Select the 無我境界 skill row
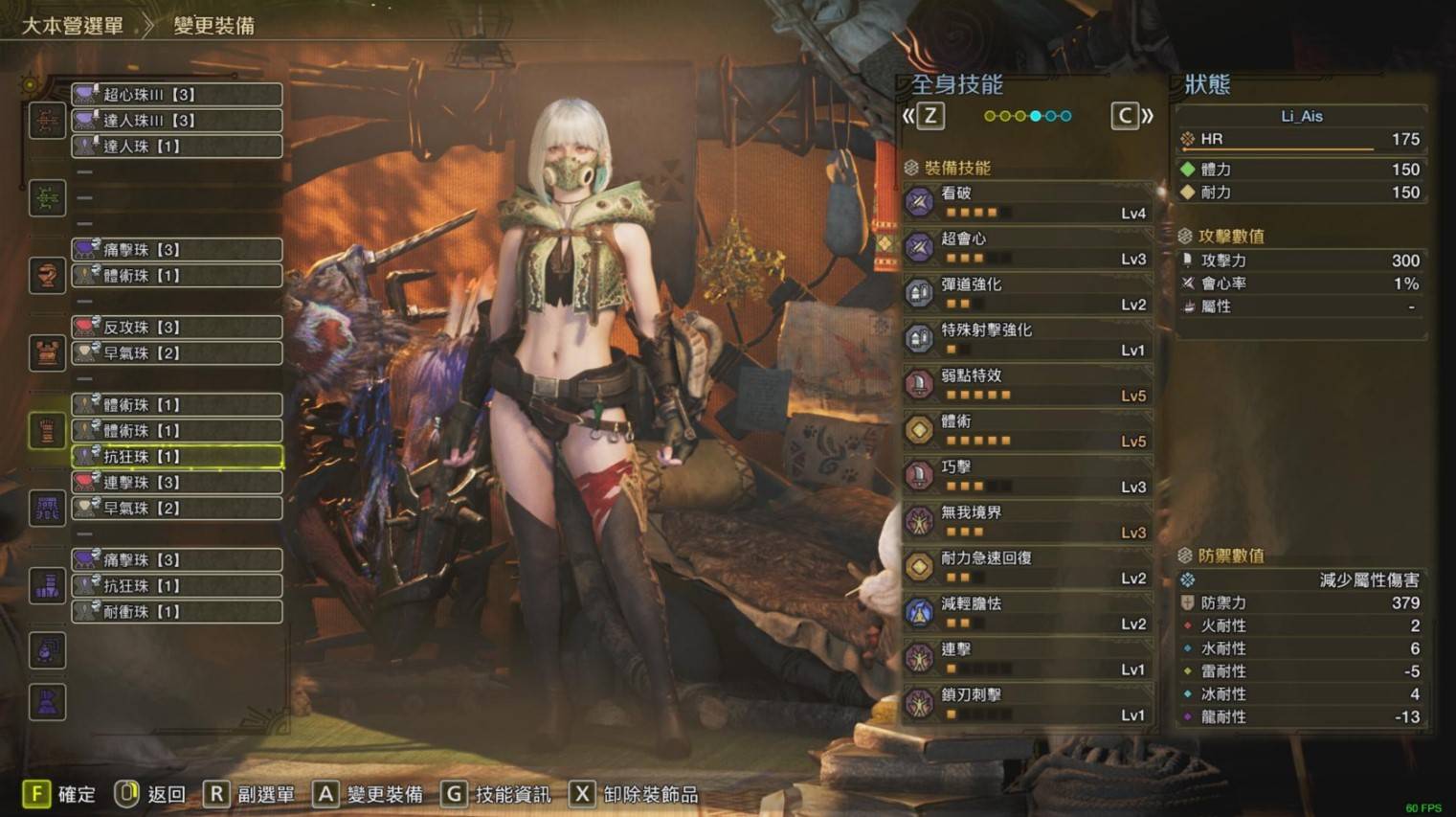 [1027, 522]
